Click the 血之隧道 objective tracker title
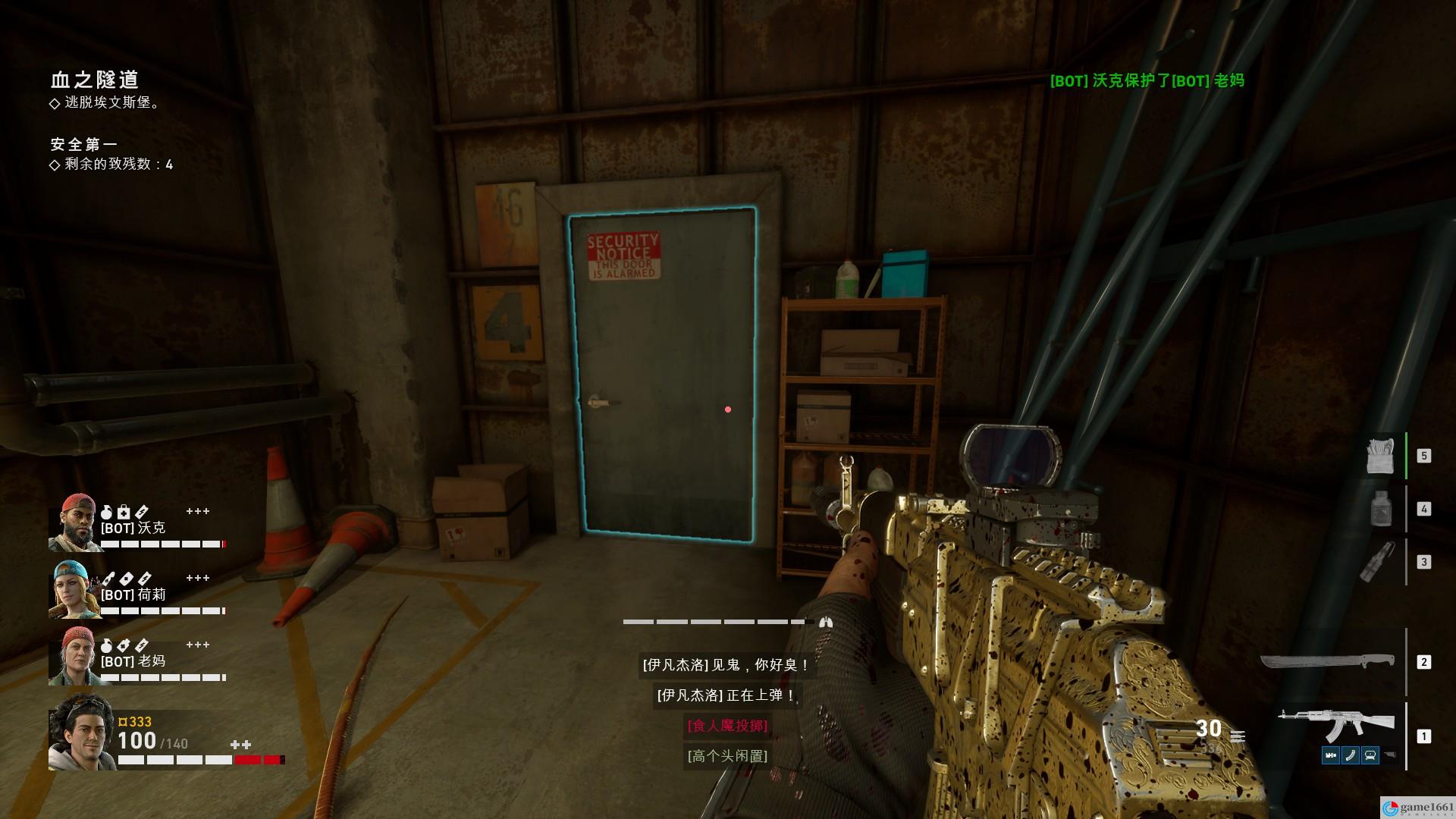 95,80
